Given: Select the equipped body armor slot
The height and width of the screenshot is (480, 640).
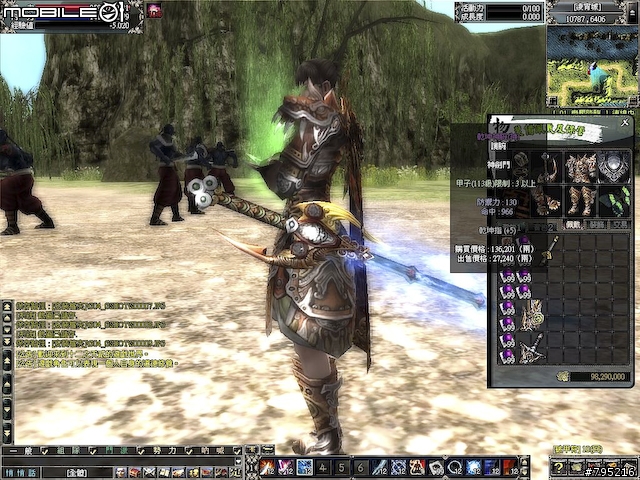Looking at the screenshot, I should tap(582, 166).
